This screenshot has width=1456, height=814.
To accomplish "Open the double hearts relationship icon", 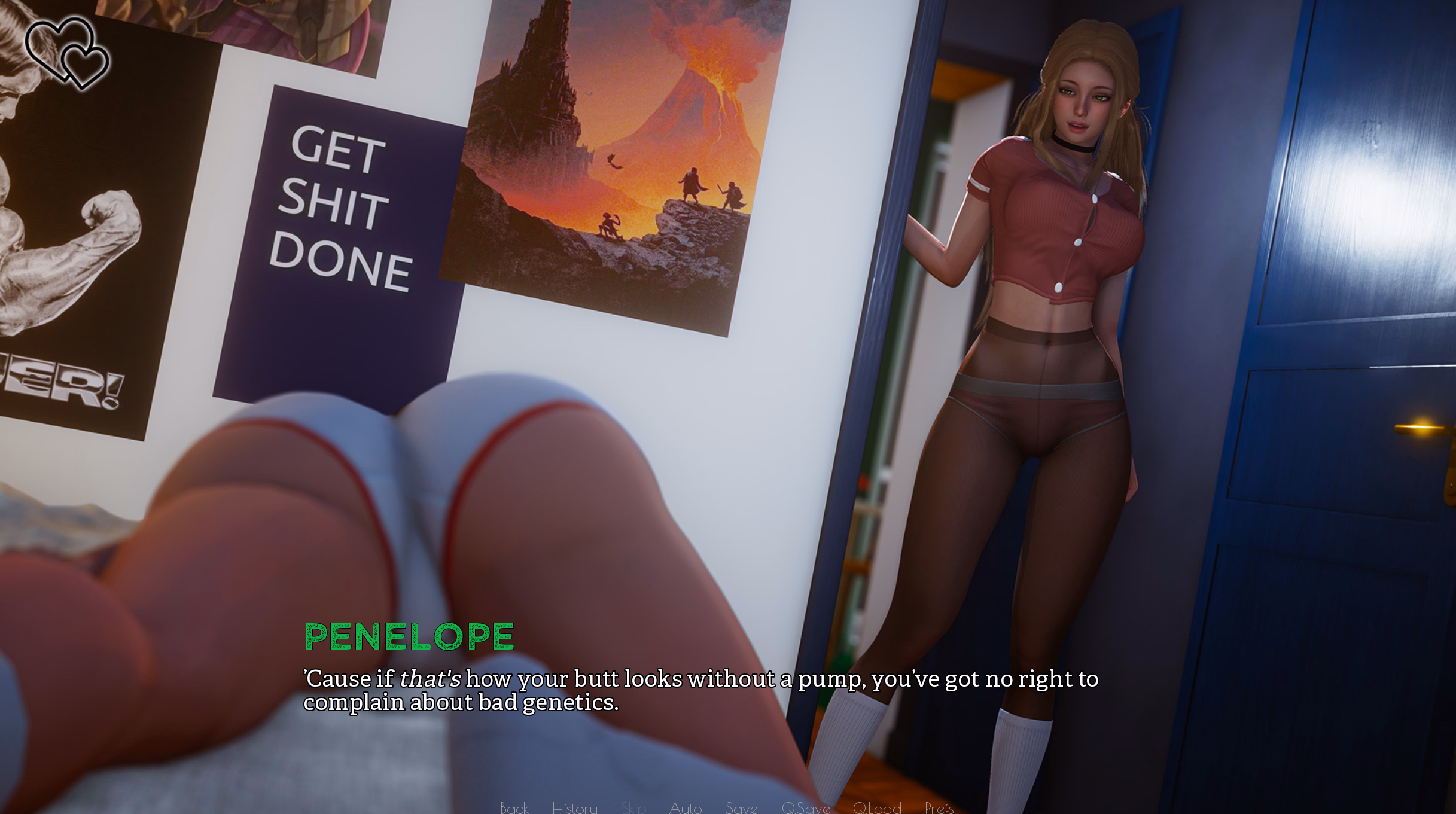I will 67,53.
